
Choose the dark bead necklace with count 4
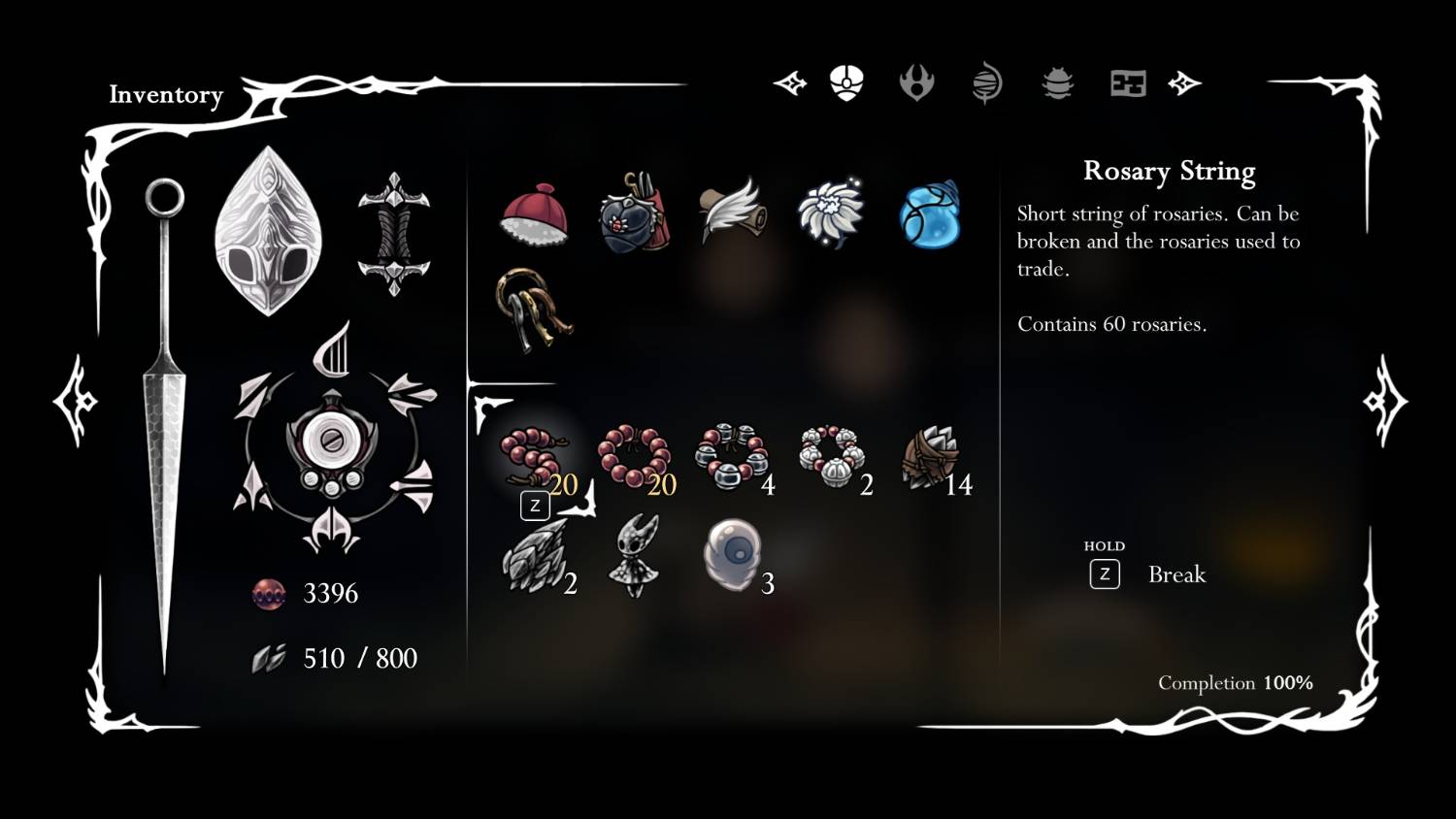(x=732, y=457)
